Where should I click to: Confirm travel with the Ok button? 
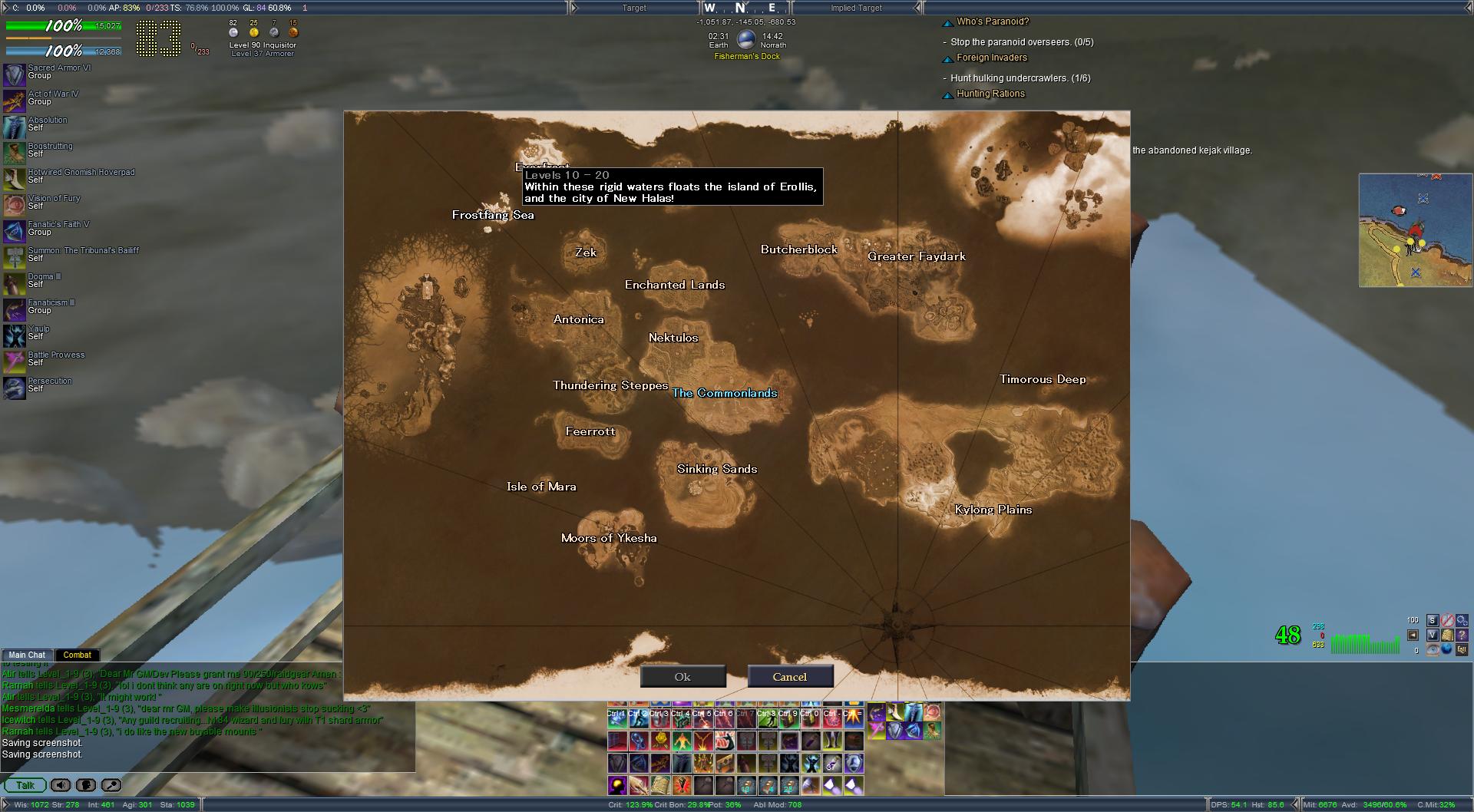(682, 677)
